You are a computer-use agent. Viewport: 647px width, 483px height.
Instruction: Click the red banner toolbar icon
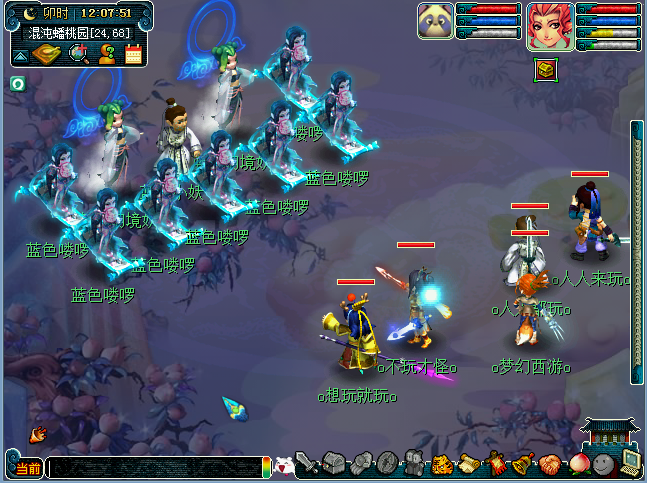point(495,464)
